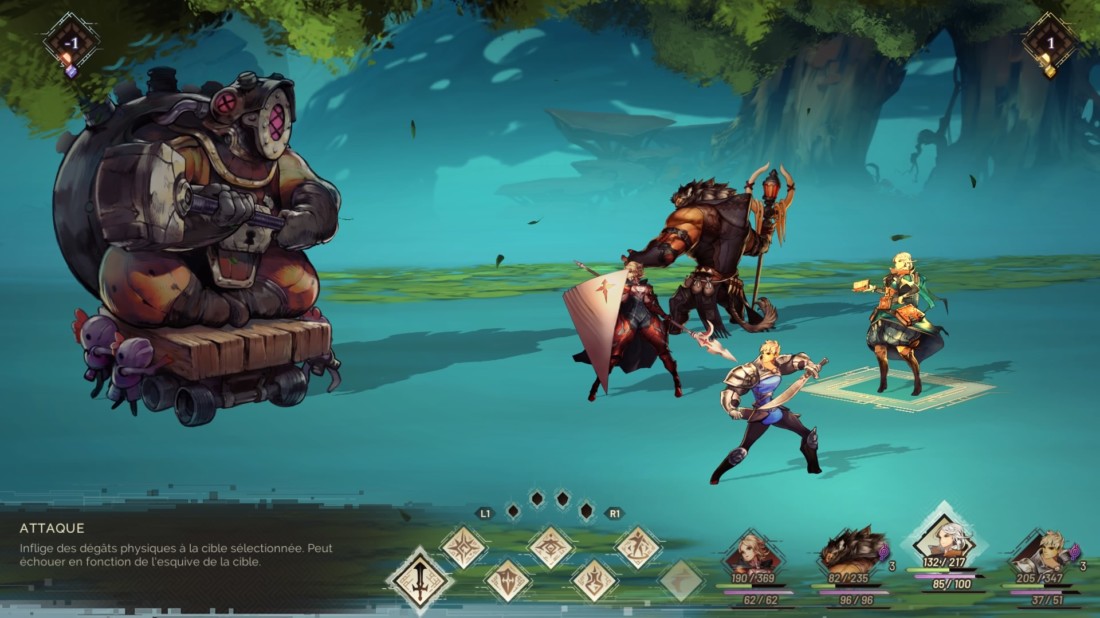Click the faded greyed-out command icon
The width and height of the screenshot is (1100, 618).
[681, 580]
